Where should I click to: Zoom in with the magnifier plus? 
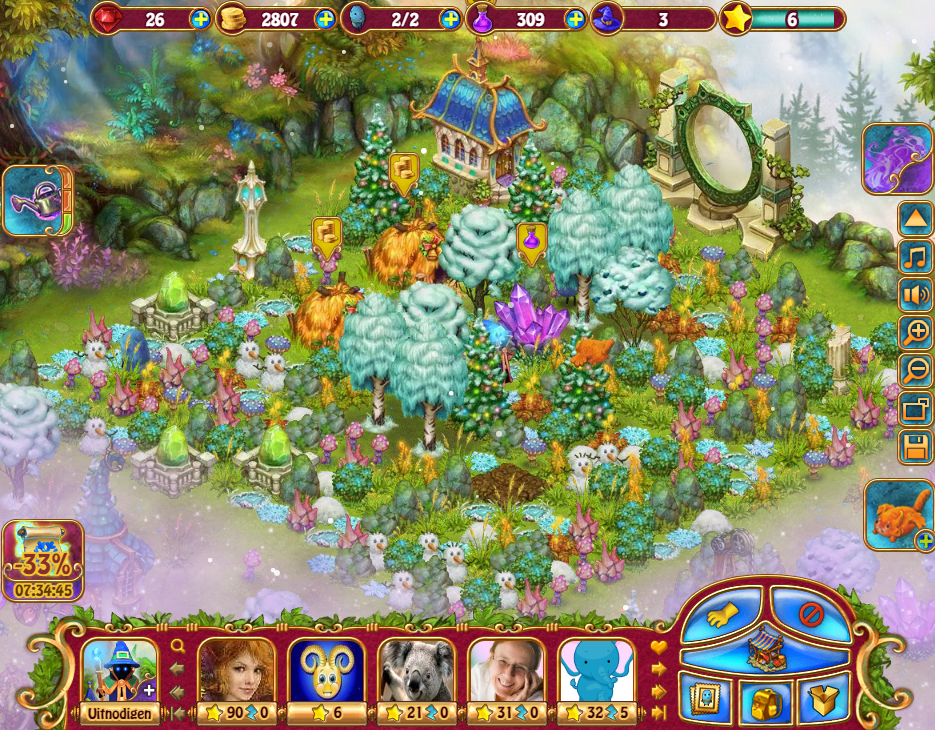tap(915, 333)
